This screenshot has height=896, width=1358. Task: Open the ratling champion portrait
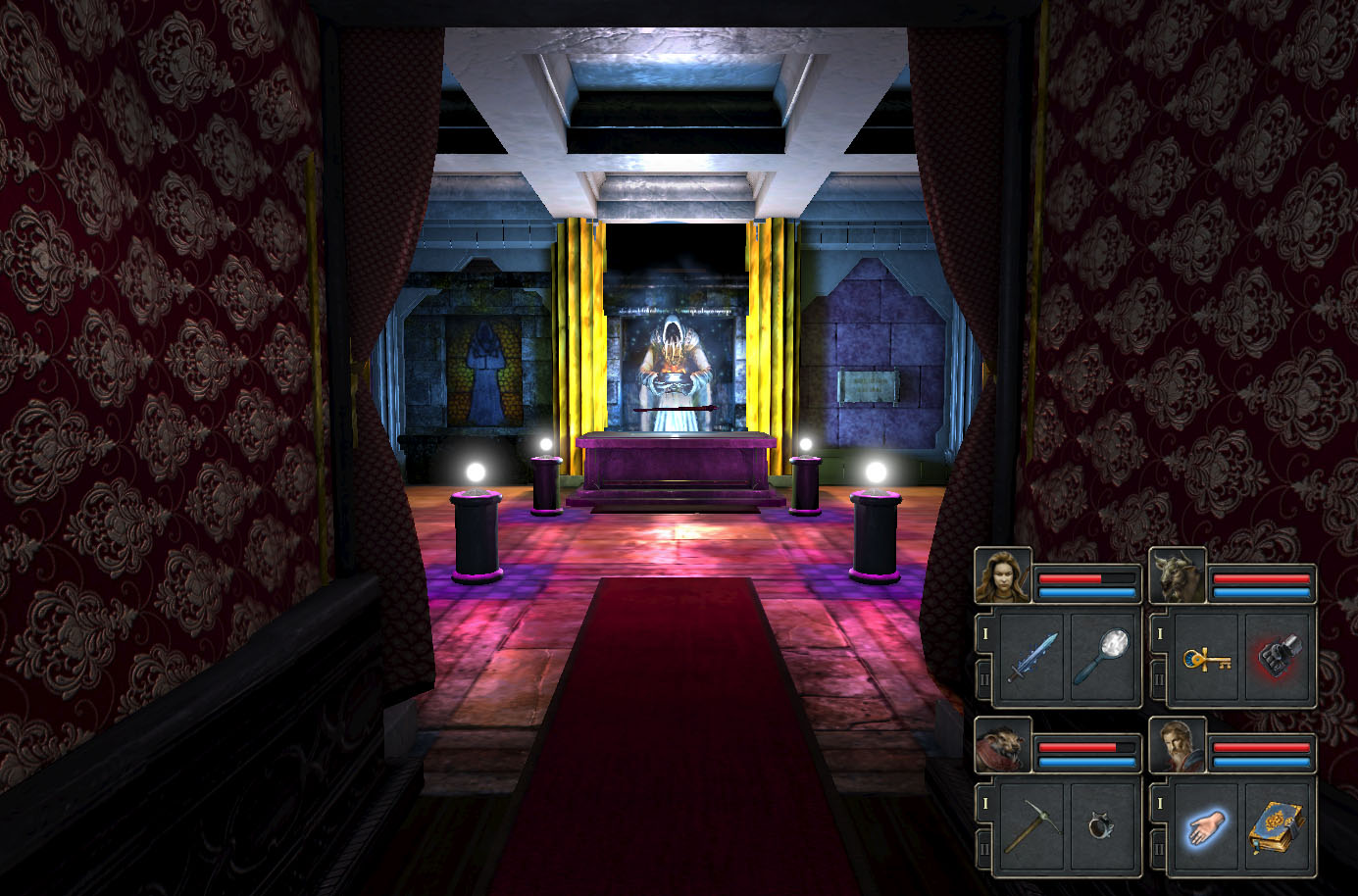tap(1003, 745)
